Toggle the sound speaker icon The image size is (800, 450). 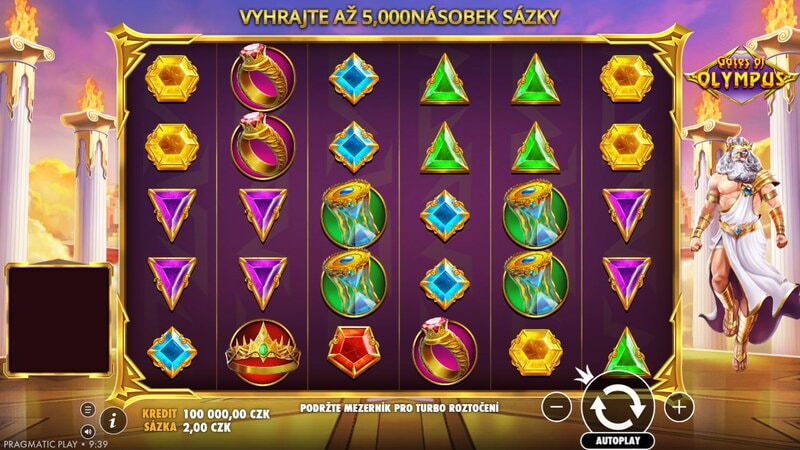(88, 431)
